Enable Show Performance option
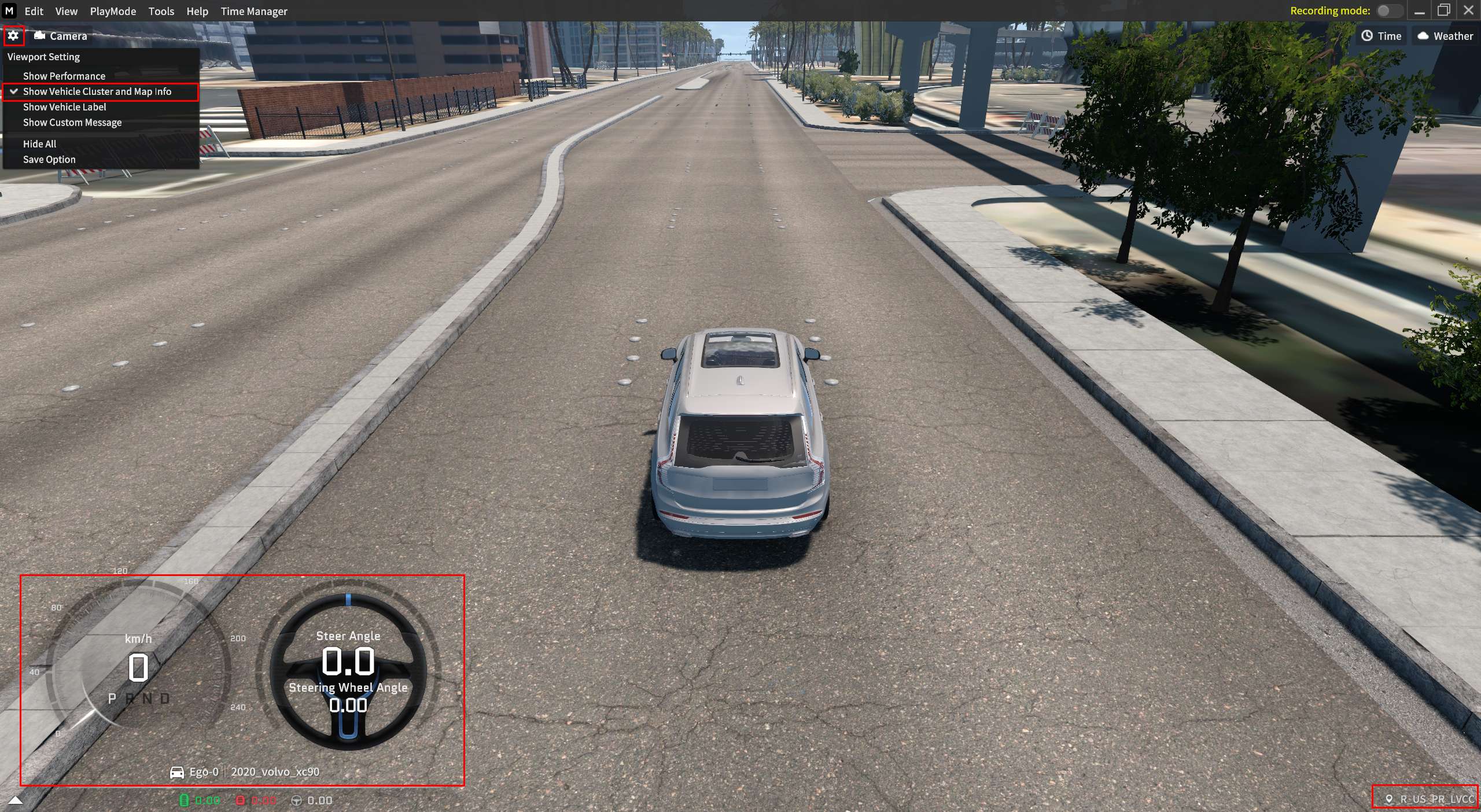This screenshot has width=1481, height=812. [64, 76]
